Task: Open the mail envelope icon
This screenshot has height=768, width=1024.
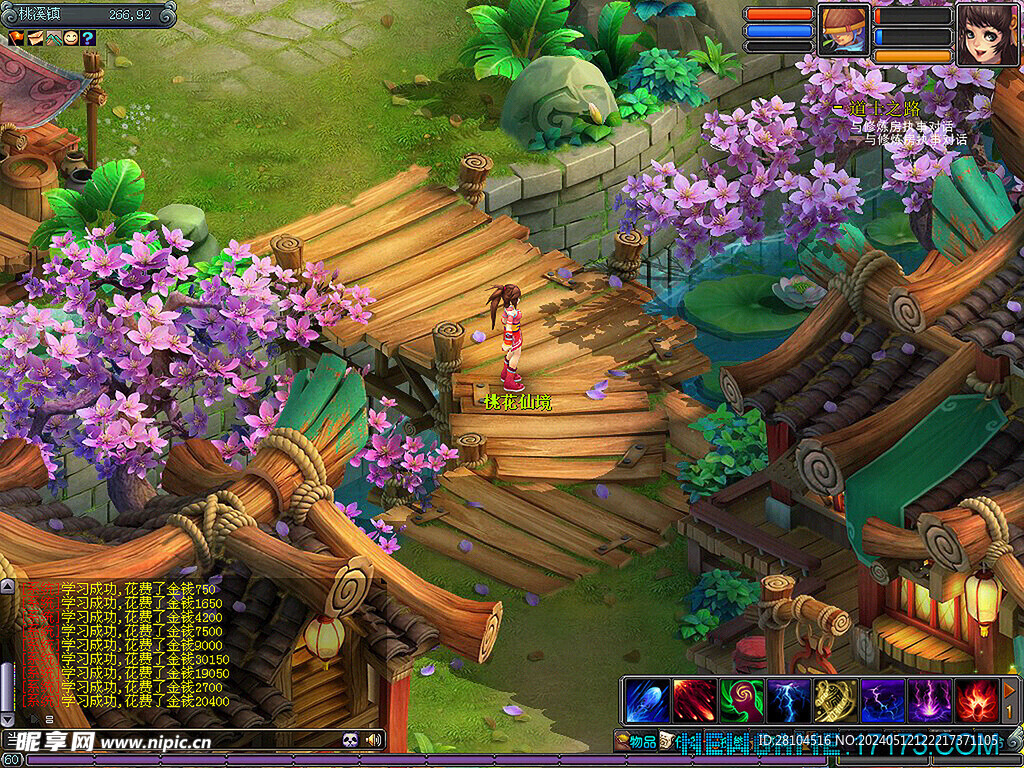Action: 34,38
